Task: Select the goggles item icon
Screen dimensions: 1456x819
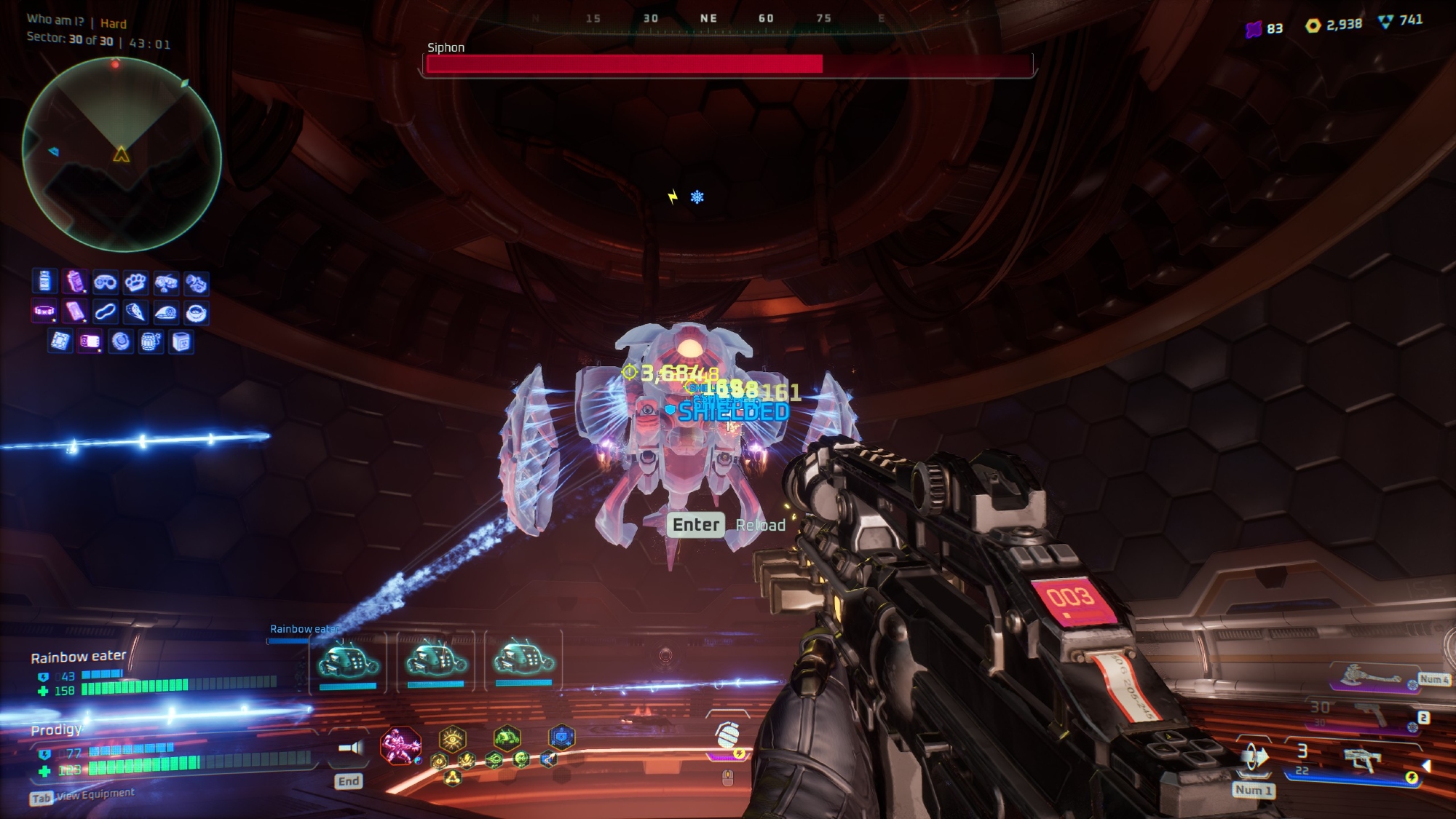Action: click(105, 282)
